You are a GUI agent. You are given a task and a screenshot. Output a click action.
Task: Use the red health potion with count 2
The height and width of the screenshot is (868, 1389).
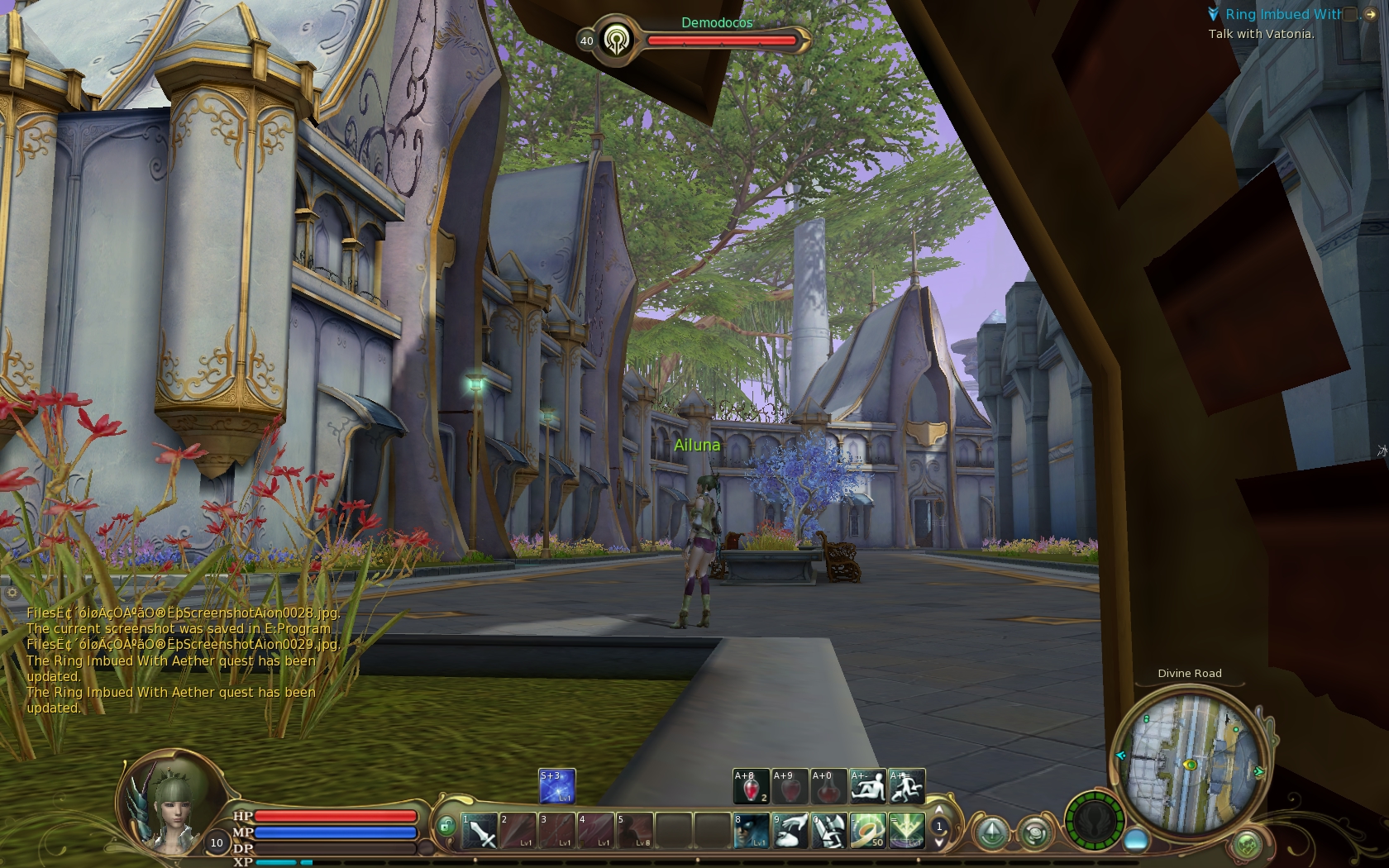tap(751, 787)
